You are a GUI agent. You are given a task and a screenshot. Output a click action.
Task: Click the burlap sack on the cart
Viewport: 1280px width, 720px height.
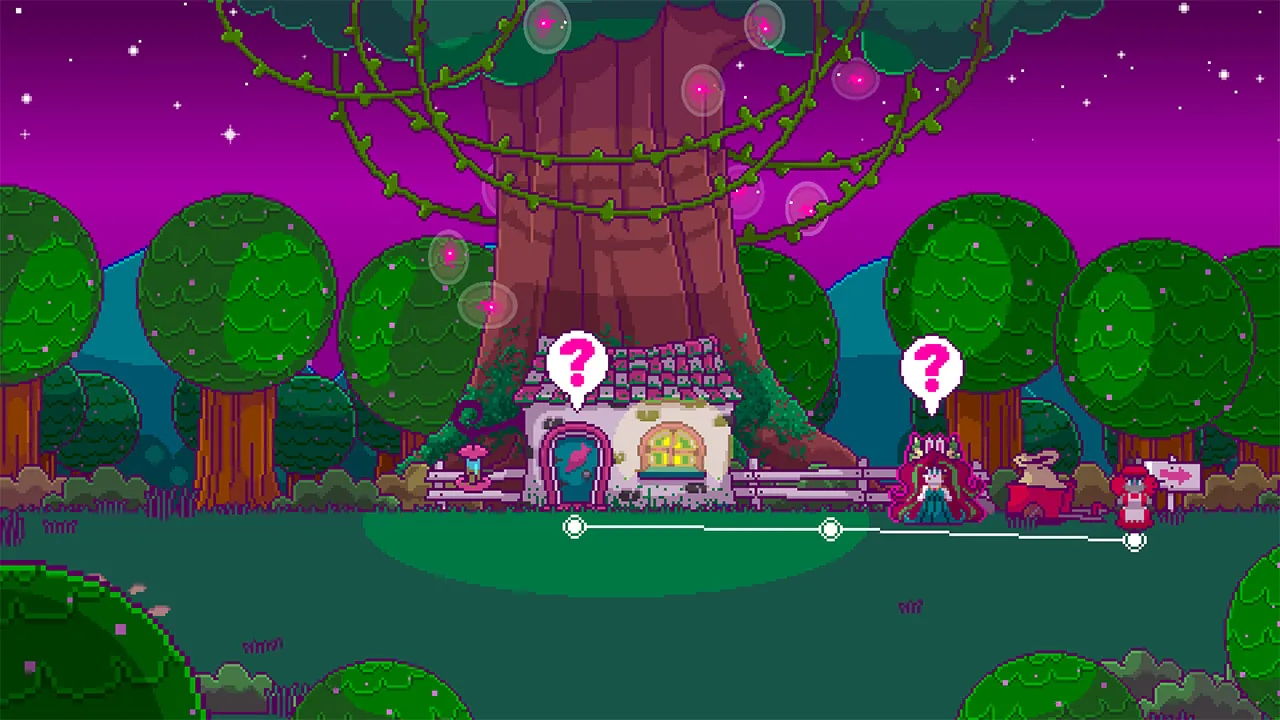pos(1035,465)
